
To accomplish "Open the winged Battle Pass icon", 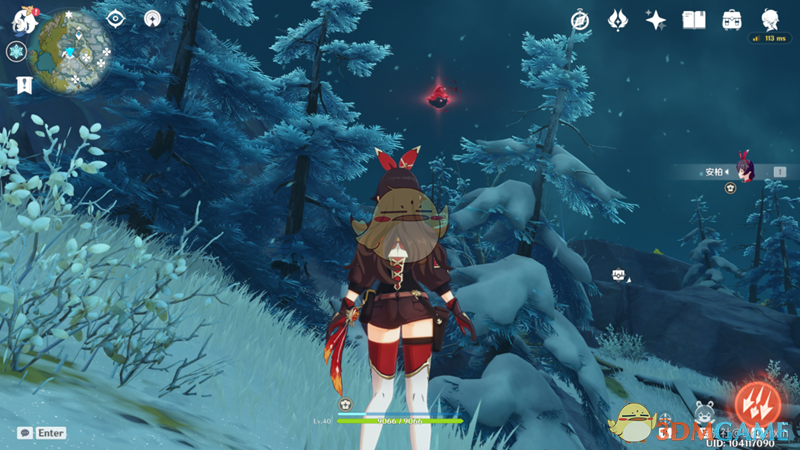I will click(x=618, y=20).
